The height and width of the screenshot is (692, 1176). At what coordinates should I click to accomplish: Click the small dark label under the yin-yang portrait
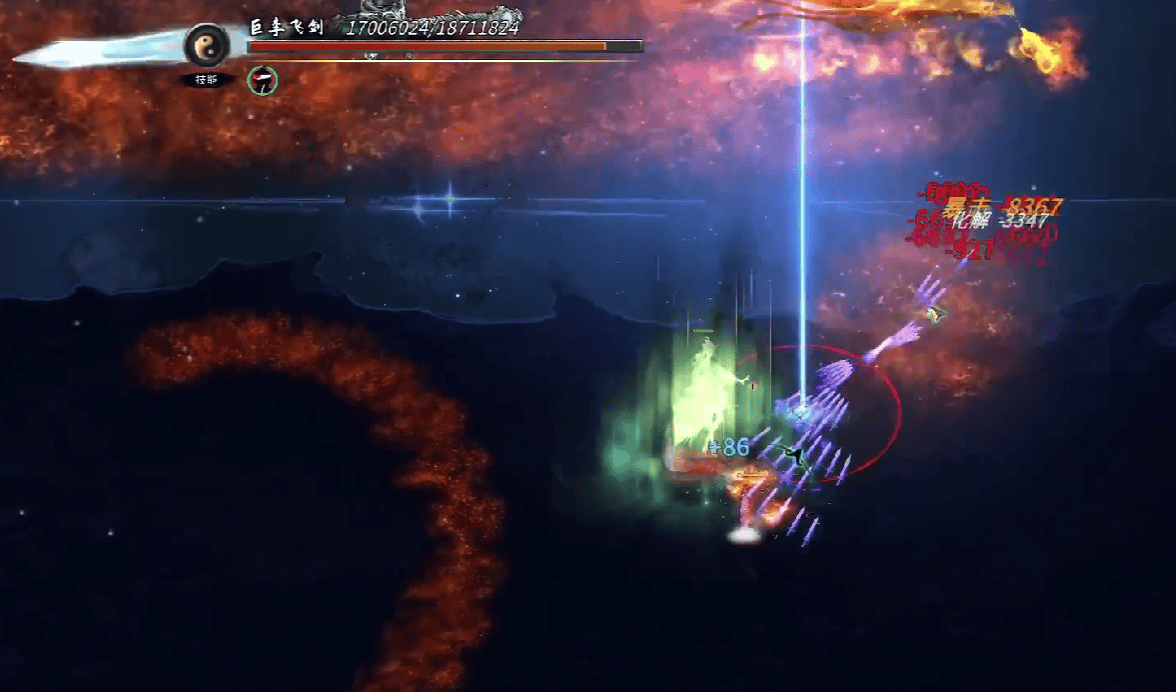207,80
